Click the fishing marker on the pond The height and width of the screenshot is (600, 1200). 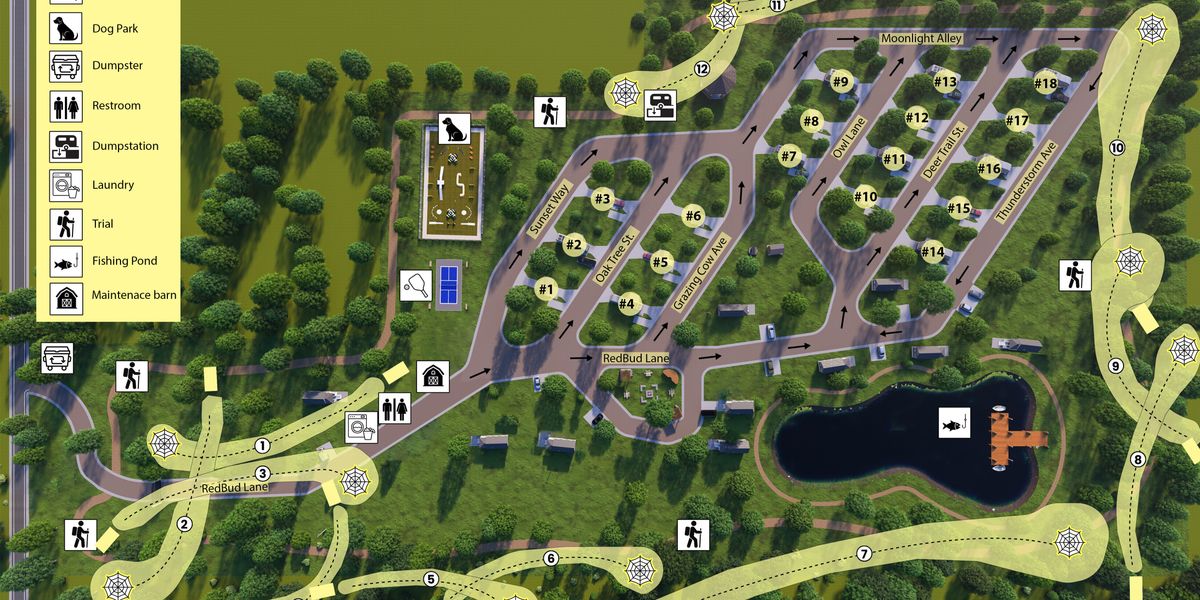coord(953,423)
